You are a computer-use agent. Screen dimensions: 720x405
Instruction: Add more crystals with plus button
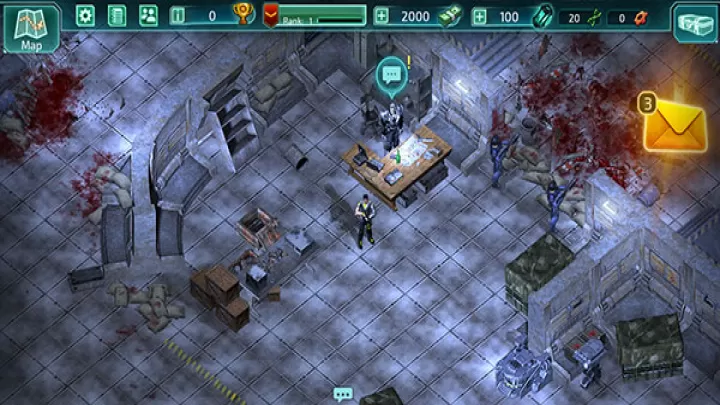pos(480,16)
